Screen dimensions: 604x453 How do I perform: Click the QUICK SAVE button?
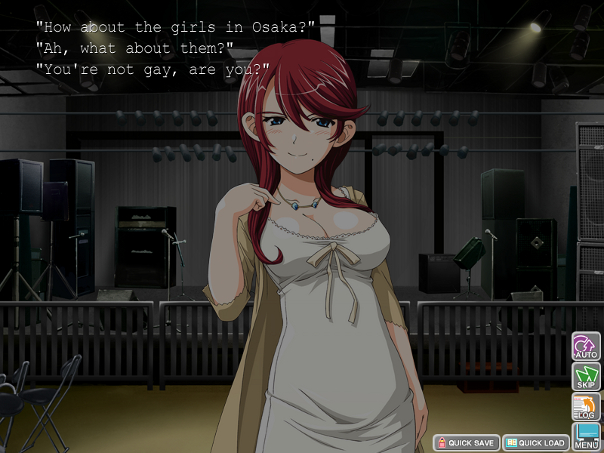pos(465,442)
